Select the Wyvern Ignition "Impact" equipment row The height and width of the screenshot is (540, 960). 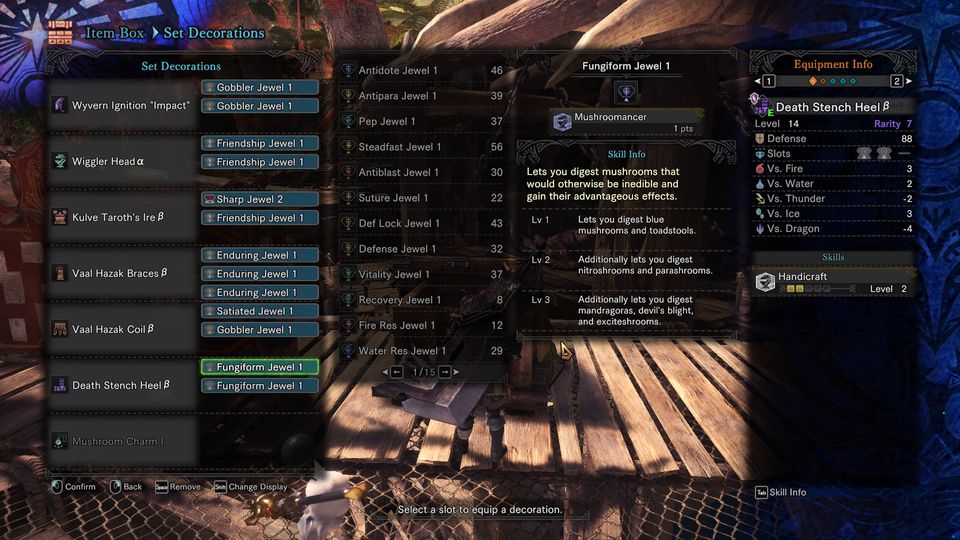click(122, 105)
